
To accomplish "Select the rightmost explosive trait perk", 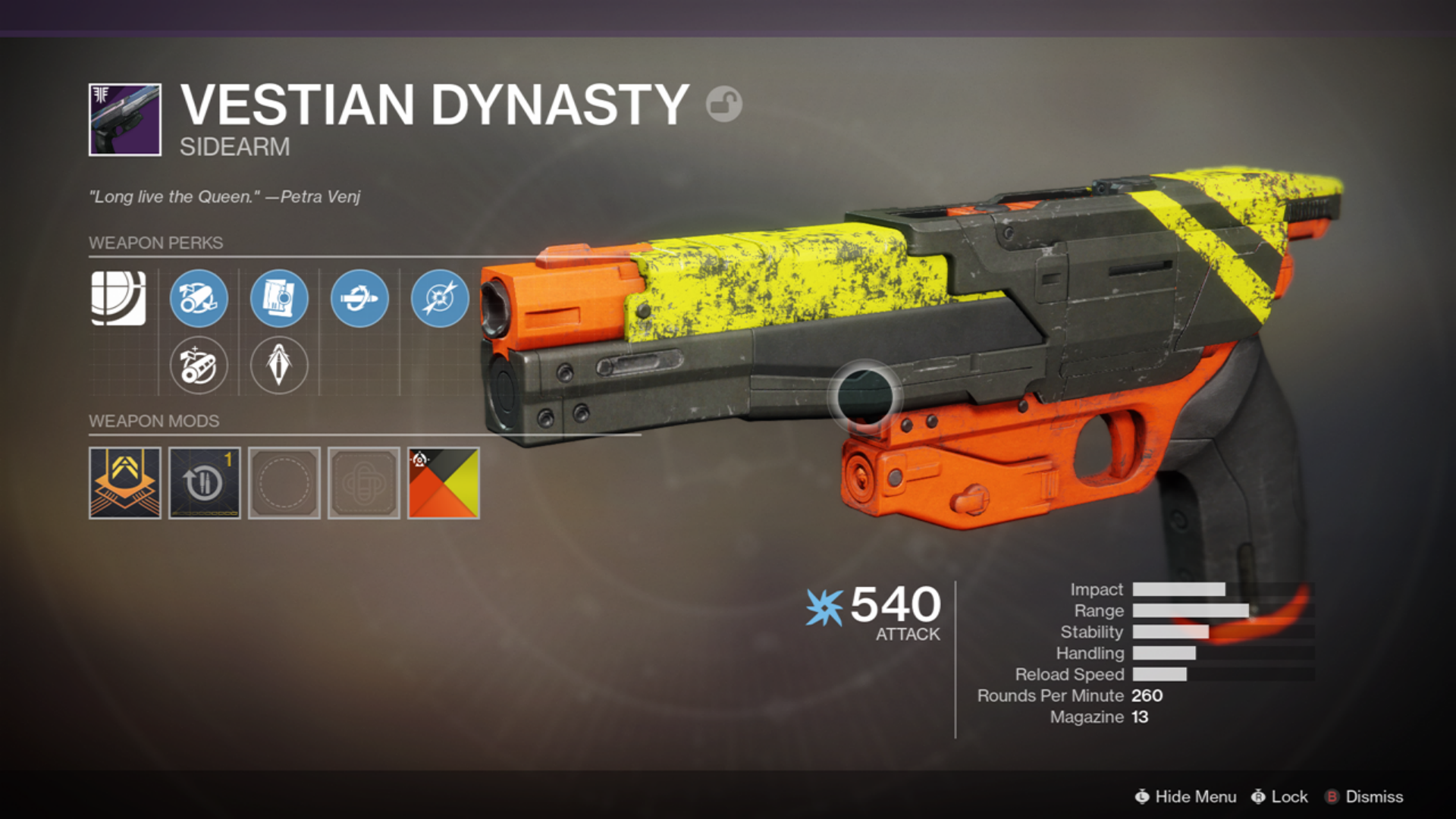I will click(x=438, y=299).
